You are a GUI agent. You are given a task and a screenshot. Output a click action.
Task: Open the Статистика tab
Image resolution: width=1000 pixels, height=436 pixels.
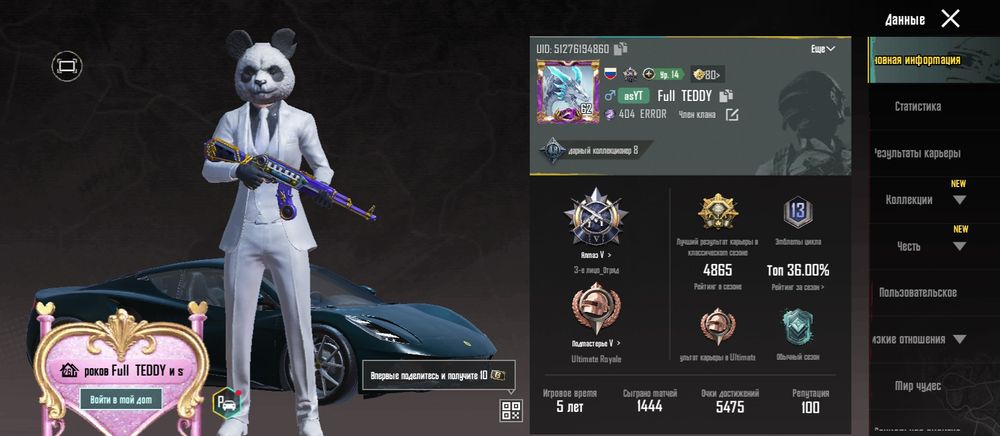pyautogui.click(x=917, y=106)
